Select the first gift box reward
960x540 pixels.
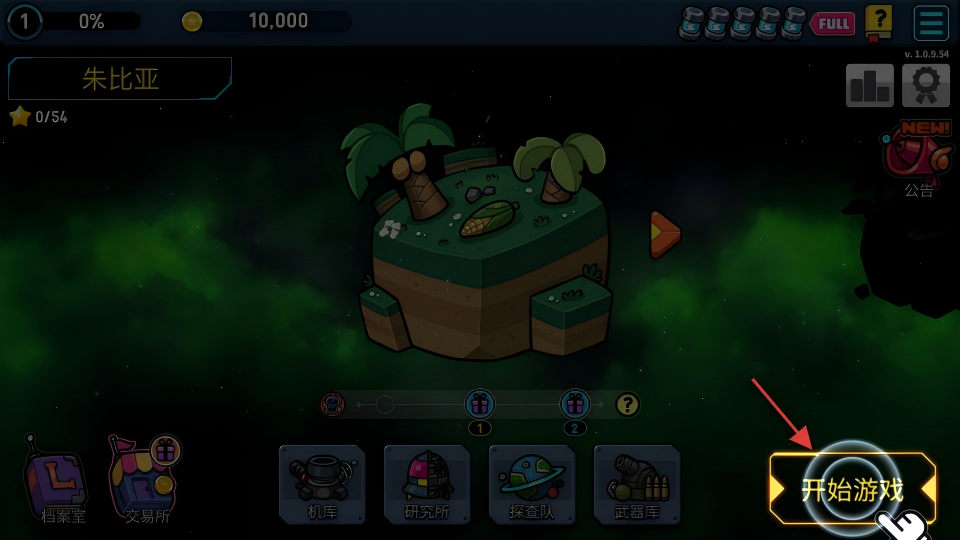[480, 404]
